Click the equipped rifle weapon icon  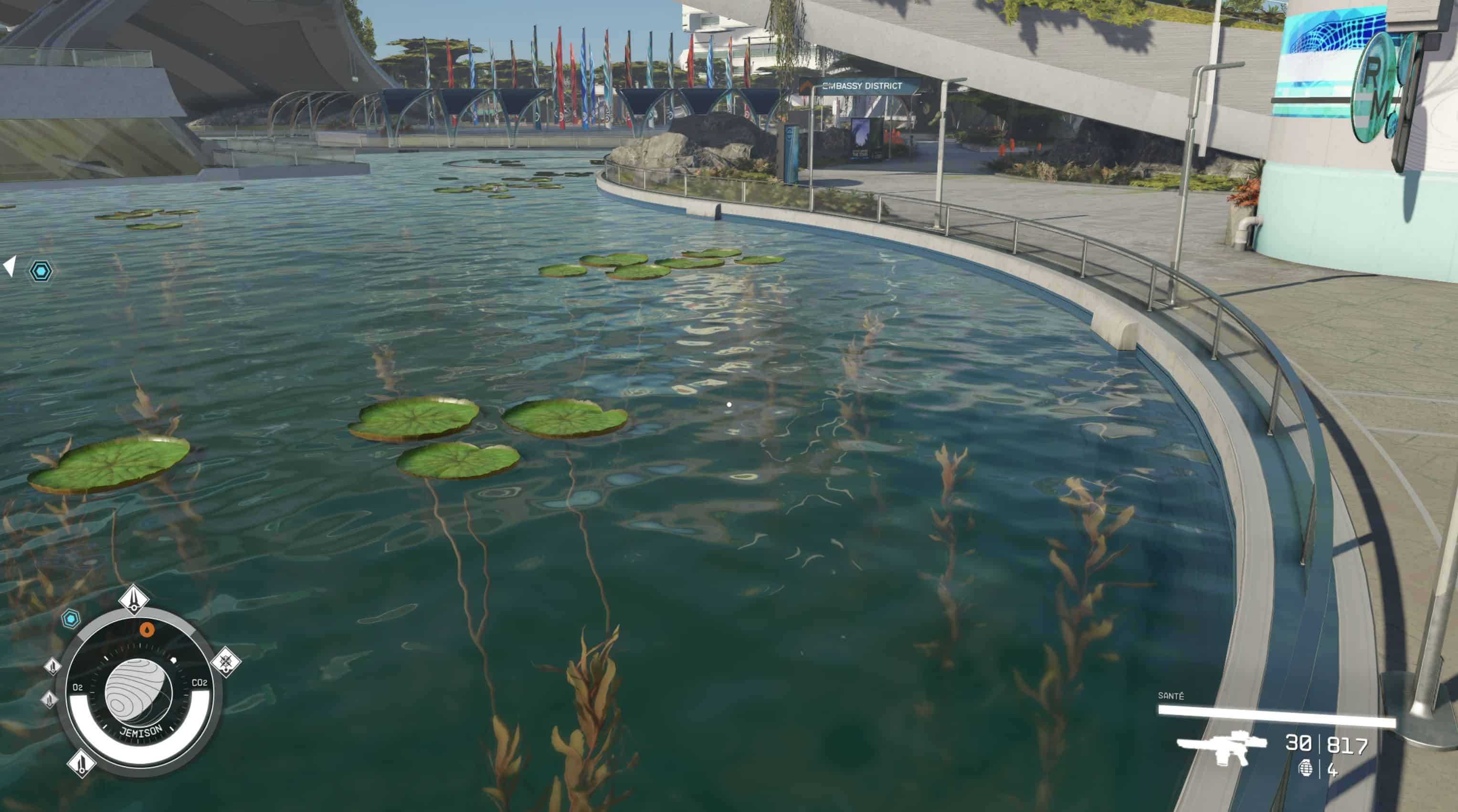[1221, 748]
